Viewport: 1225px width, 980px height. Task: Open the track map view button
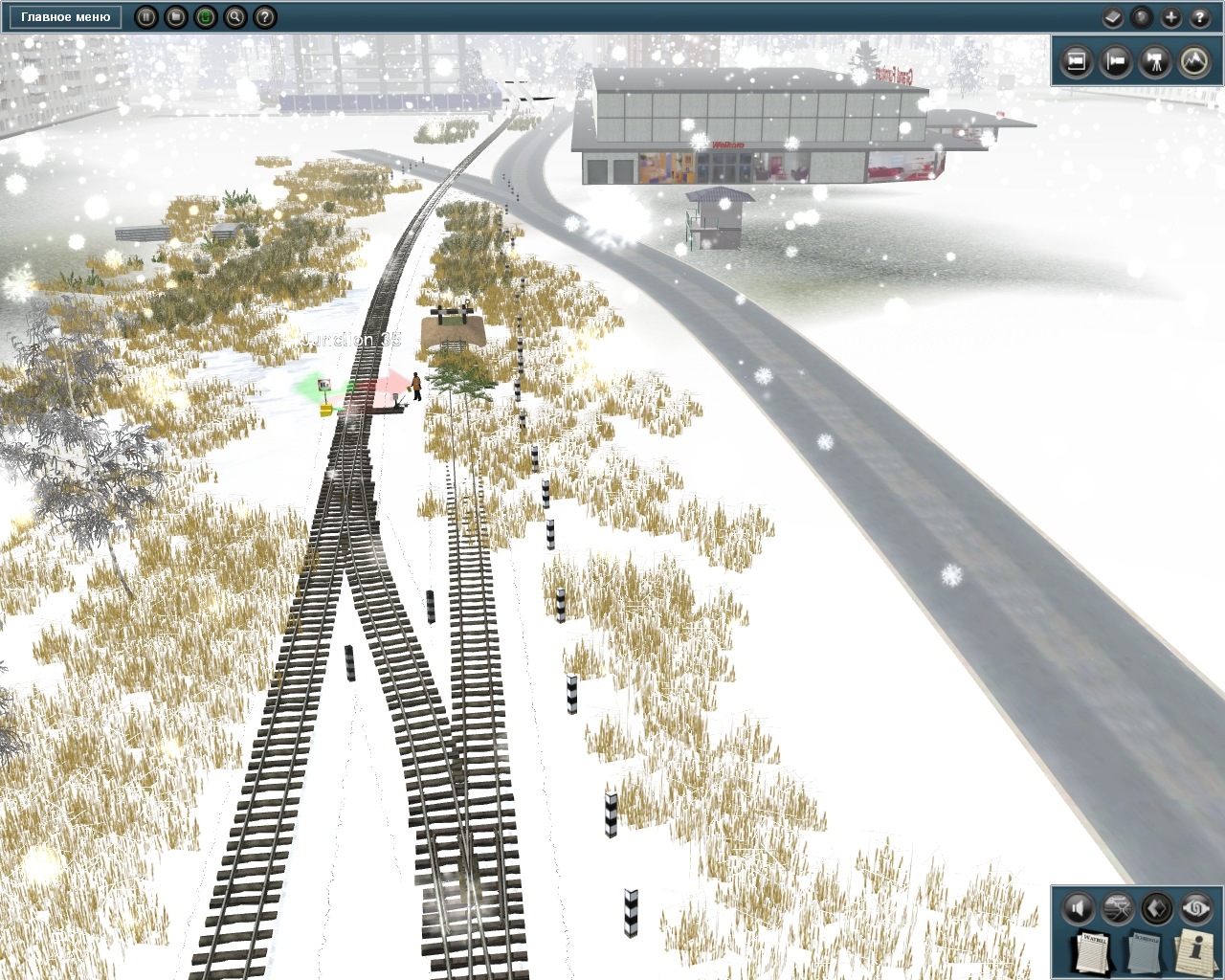[x=1117, y=907]
